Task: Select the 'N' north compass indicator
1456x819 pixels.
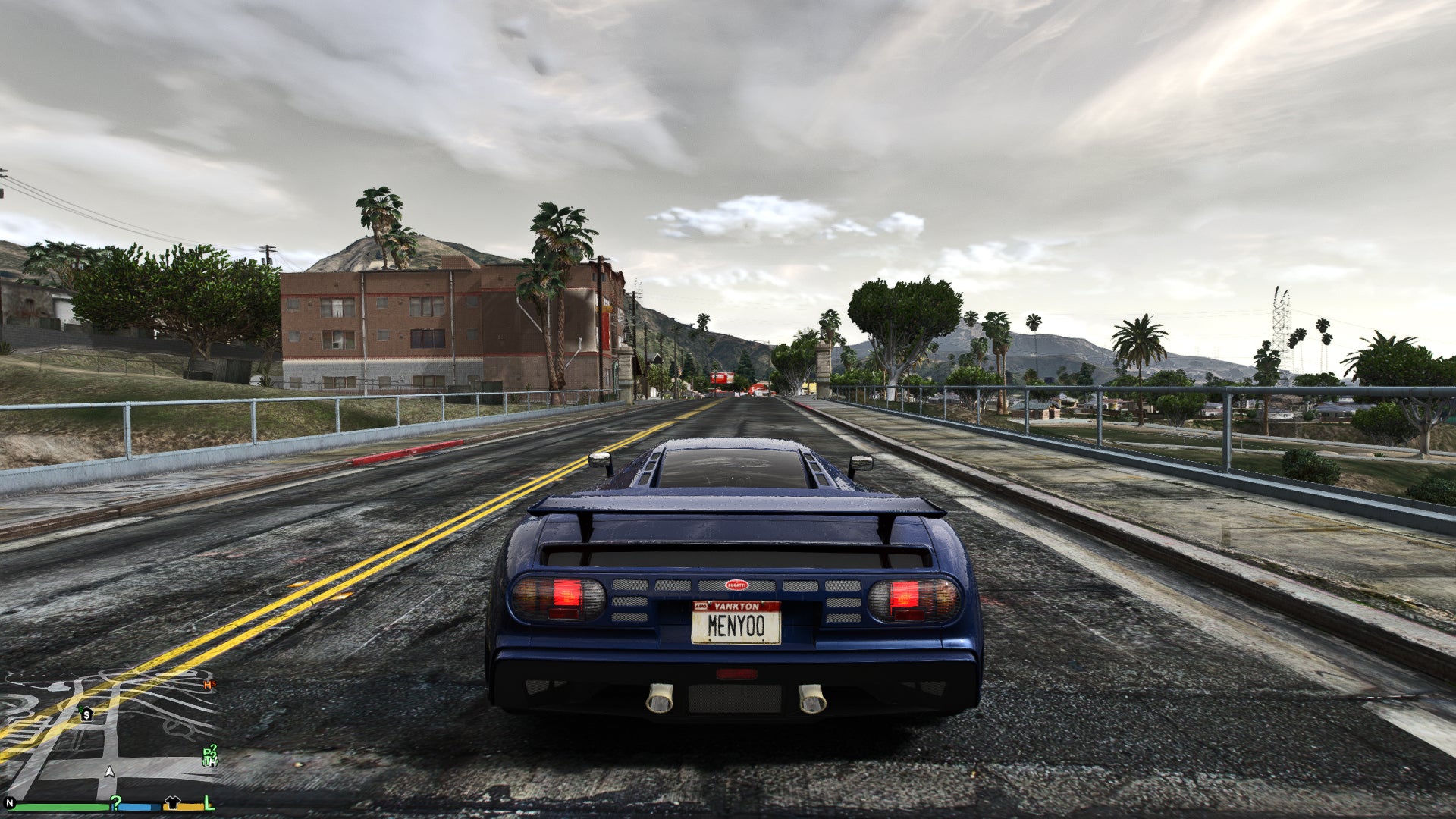Action: [x=9, y=803]
